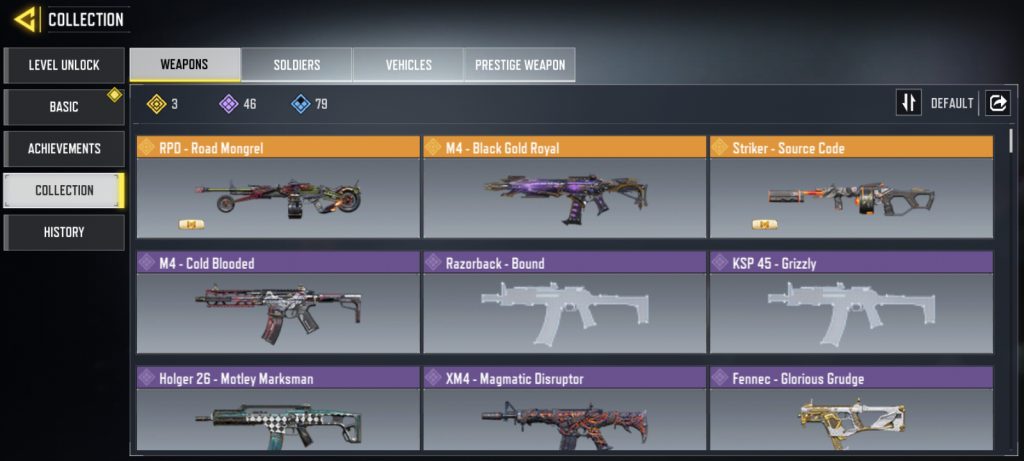The image size is (1024, 461).
Task: Select the Basic menu entry
Action: 64,107
